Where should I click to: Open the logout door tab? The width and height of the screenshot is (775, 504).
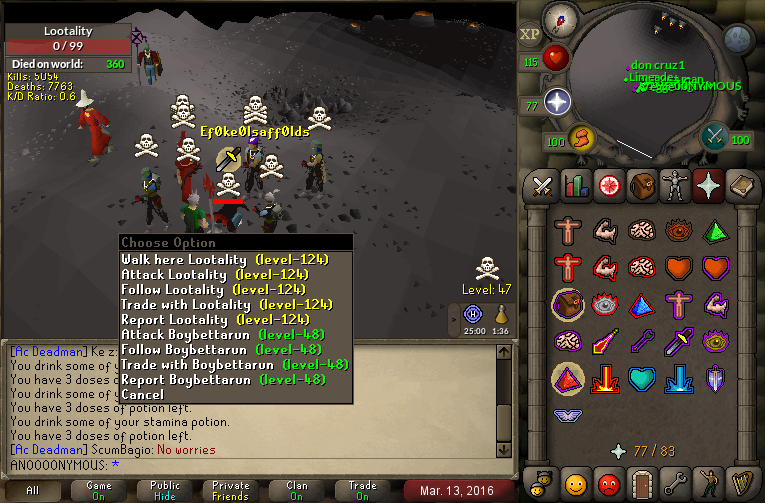coord(640,482)
